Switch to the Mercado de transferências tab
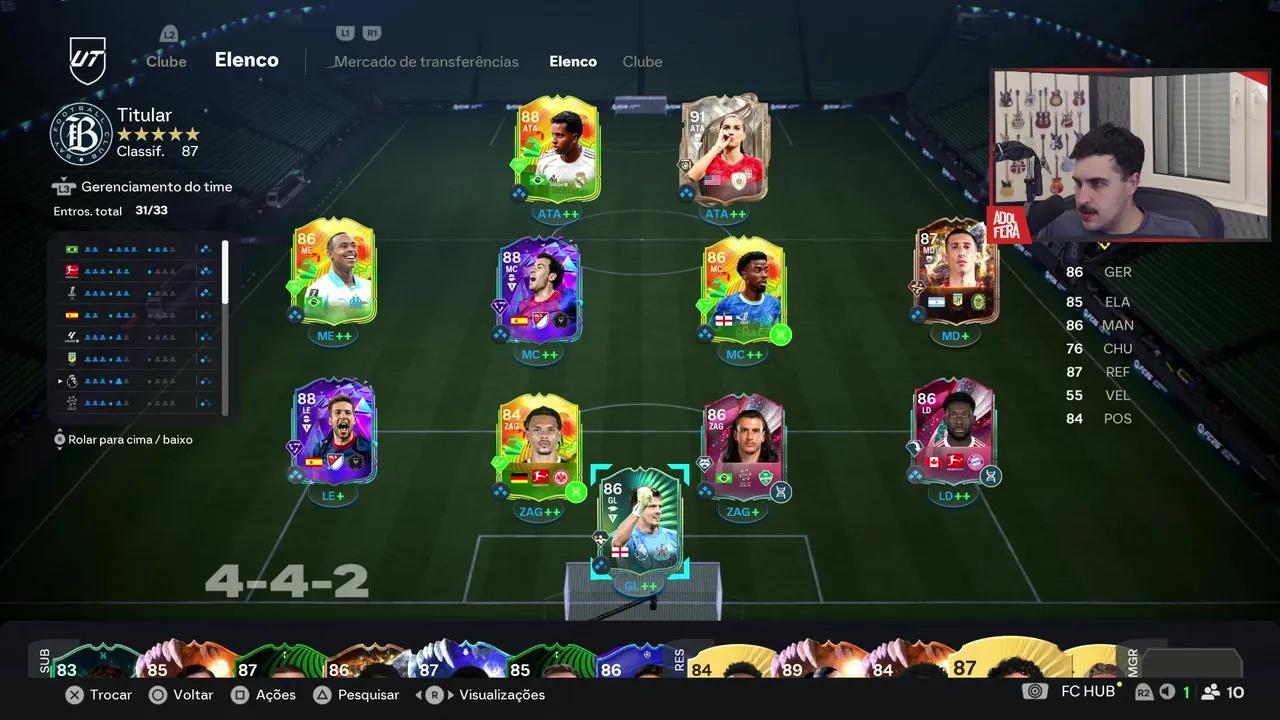This screenshot has height=720, width=1280. pos(427,61)
